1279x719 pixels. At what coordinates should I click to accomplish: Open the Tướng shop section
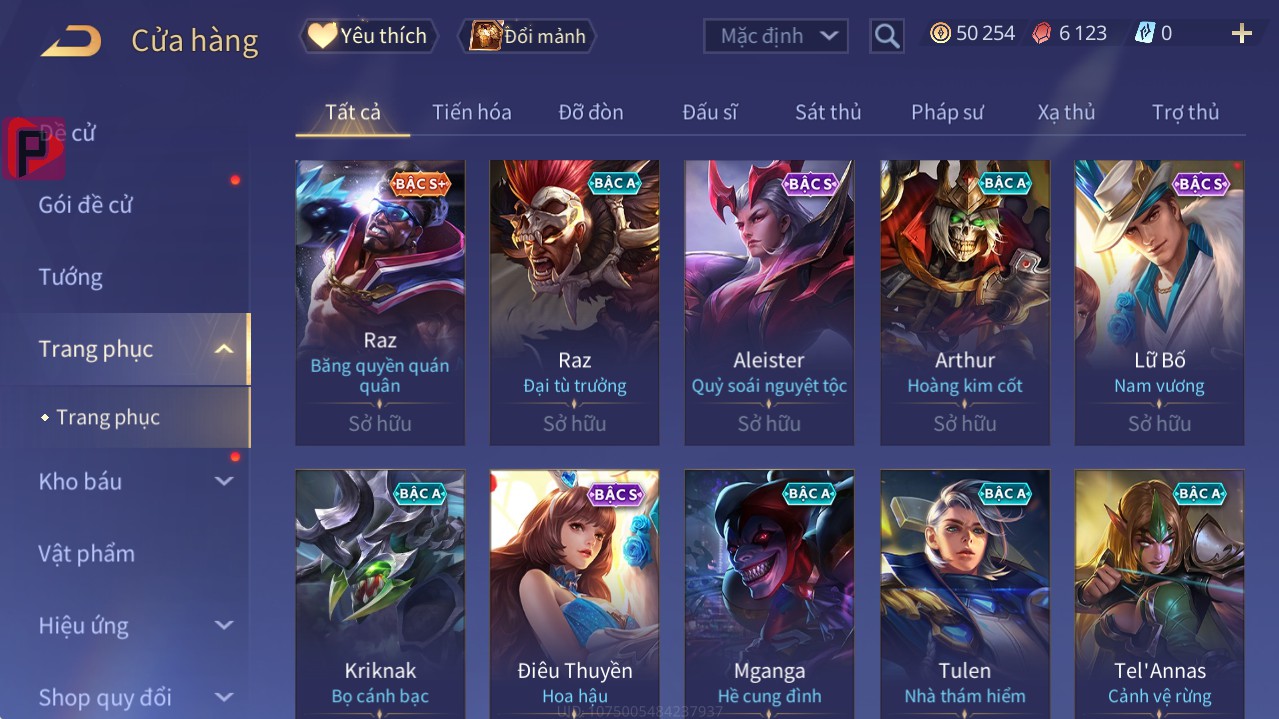(x=71, y=277)
